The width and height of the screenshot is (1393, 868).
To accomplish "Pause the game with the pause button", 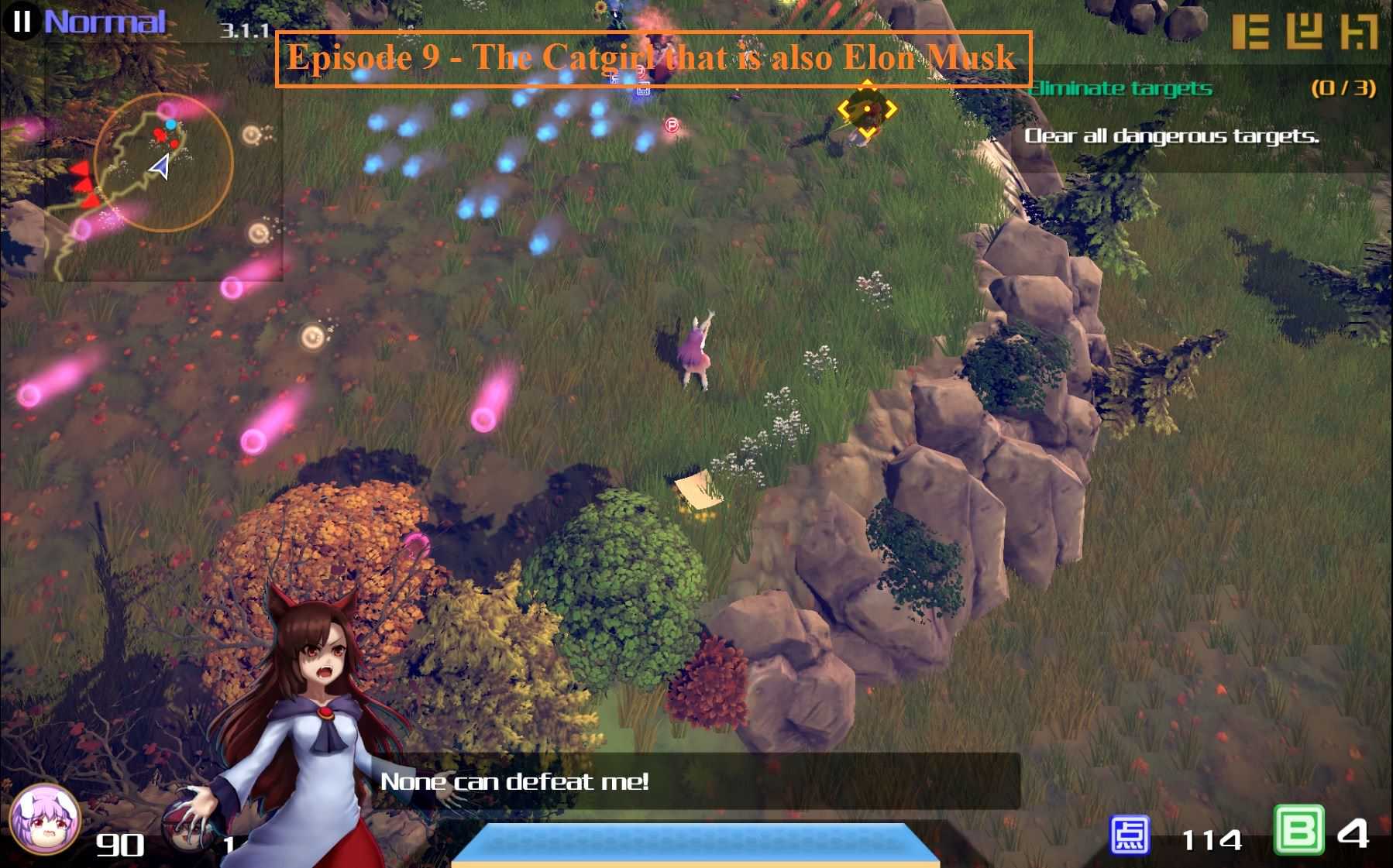I will [22, 21].
